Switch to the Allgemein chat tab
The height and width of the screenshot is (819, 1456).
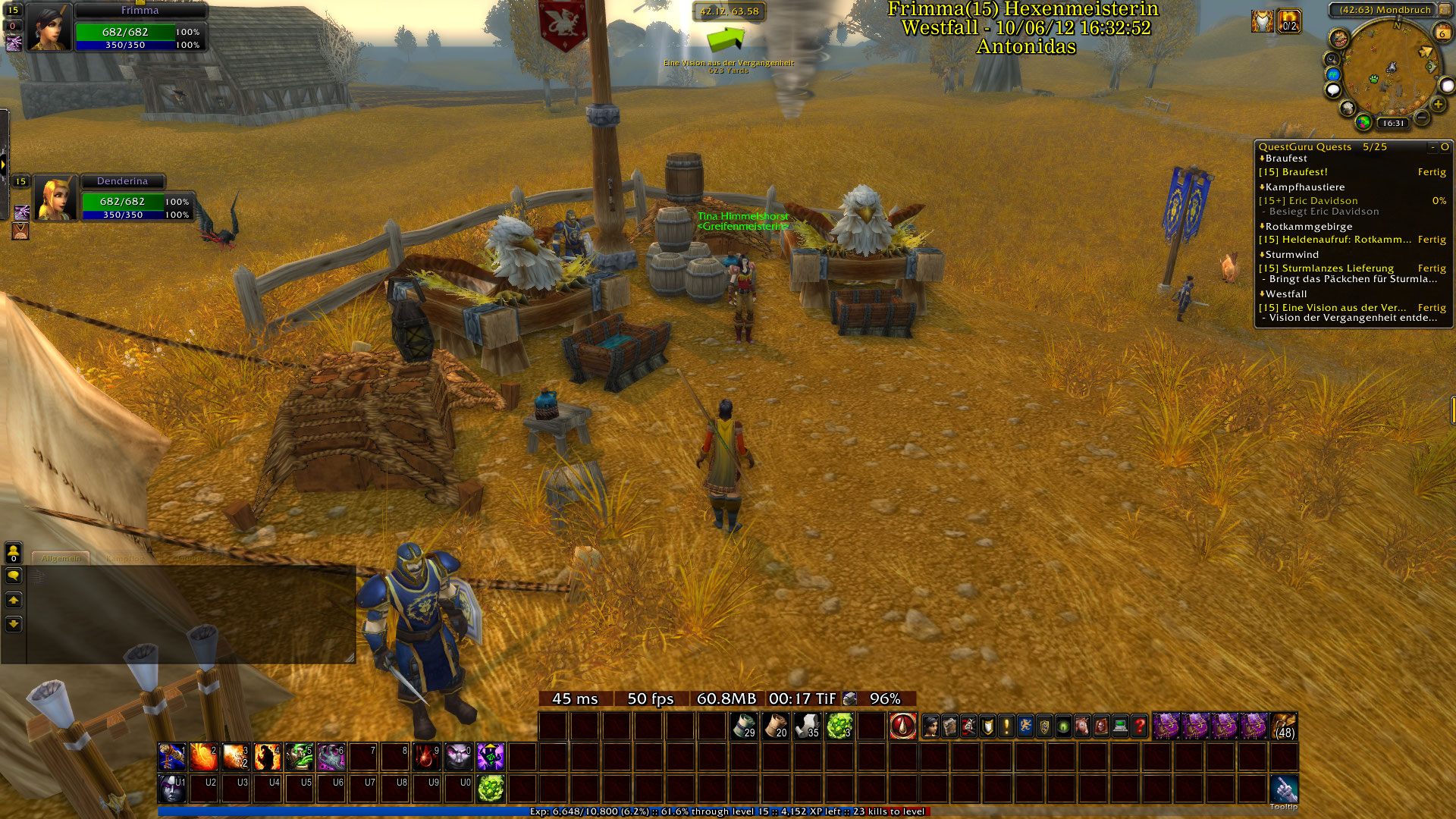click(61, 559)
